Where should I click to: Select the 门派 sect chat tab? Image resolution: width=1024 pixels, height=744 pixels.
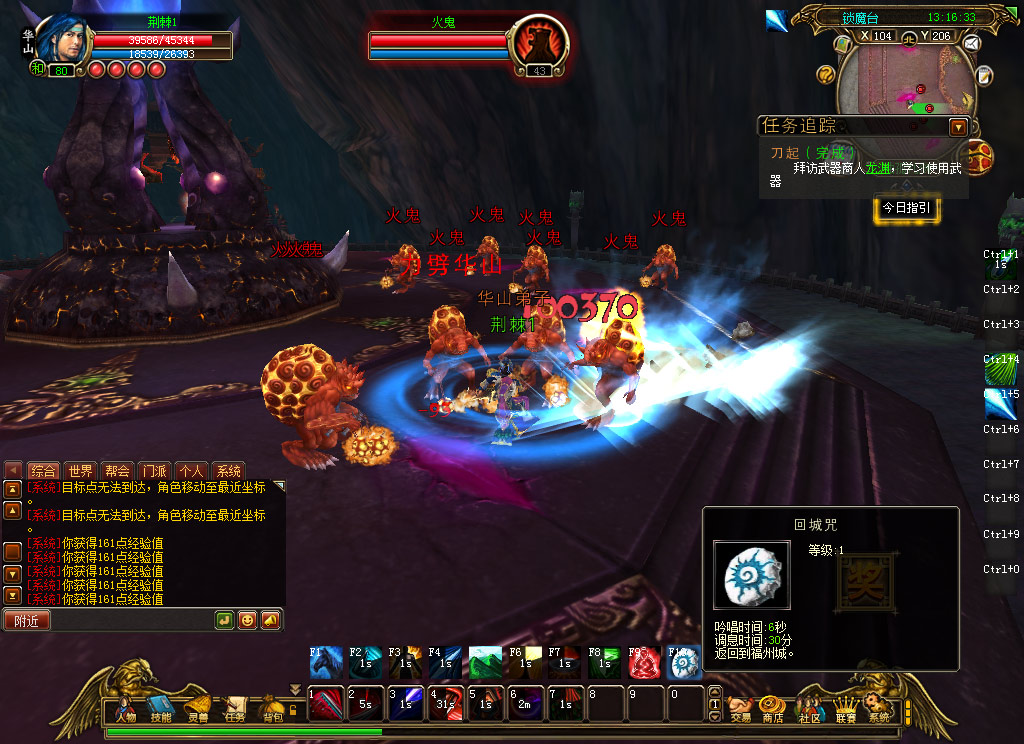point(154,471)
